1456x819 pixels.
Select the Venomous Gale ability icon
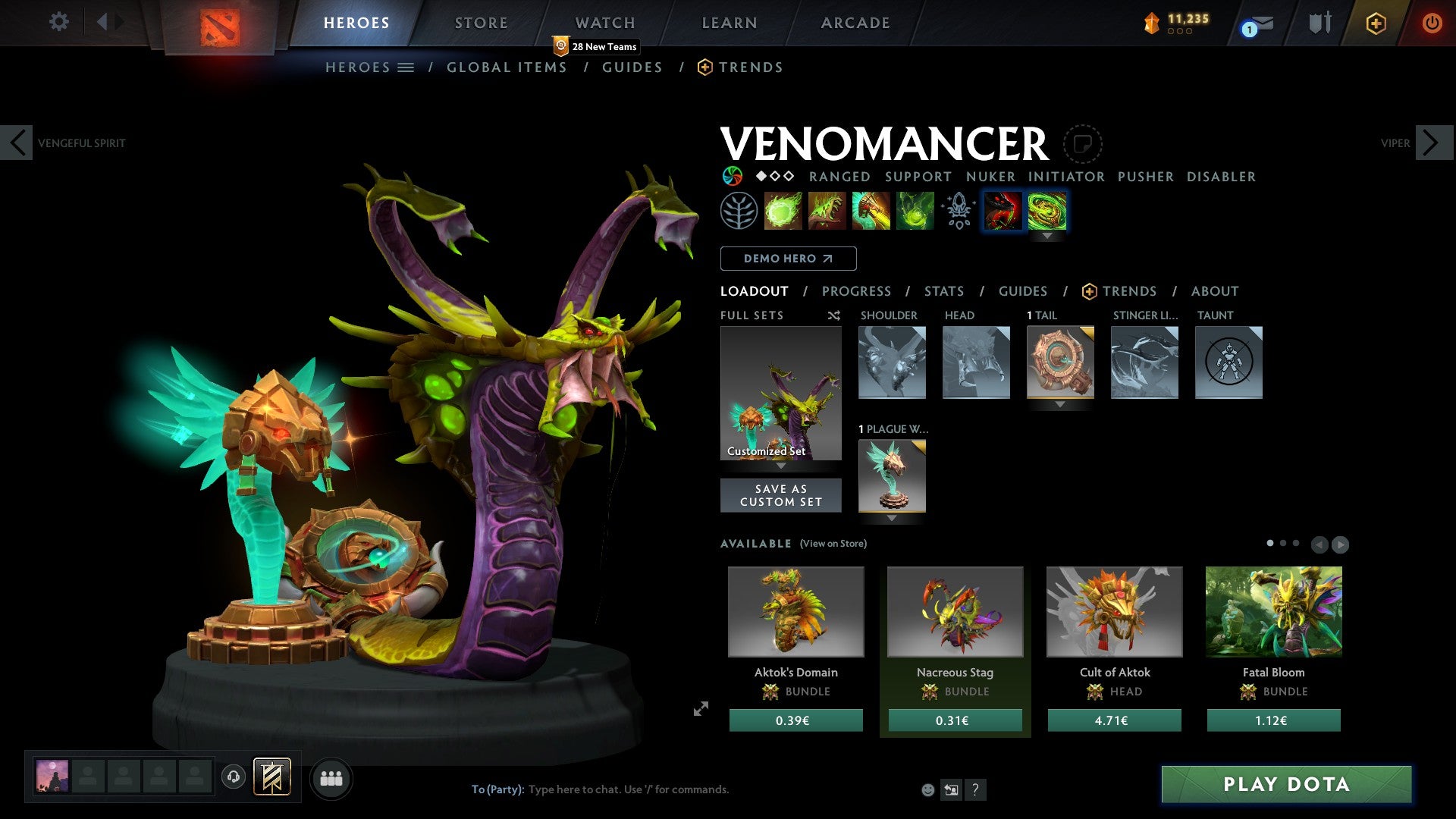[783, 211]
